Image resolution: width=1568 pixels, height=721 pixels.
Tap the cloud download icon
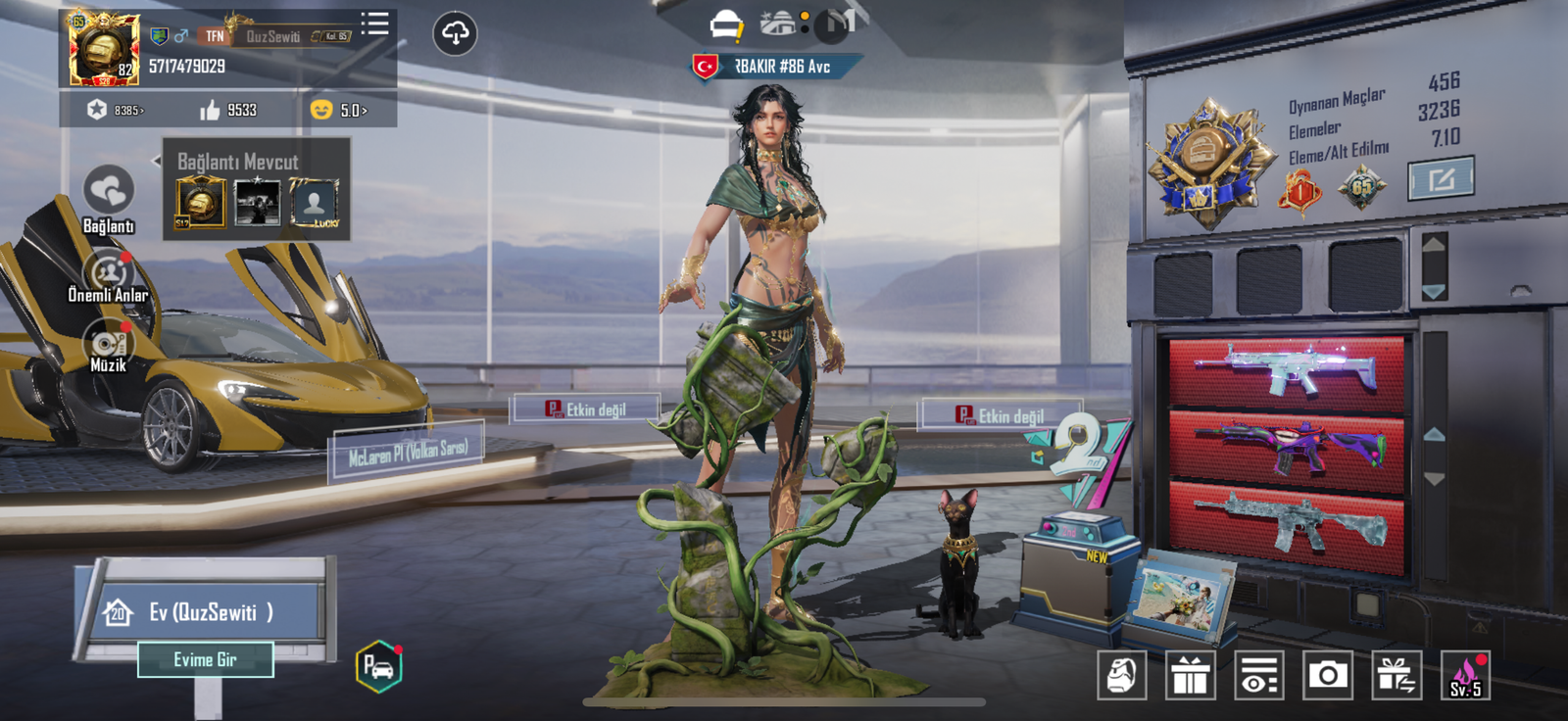tap(455, 33)
